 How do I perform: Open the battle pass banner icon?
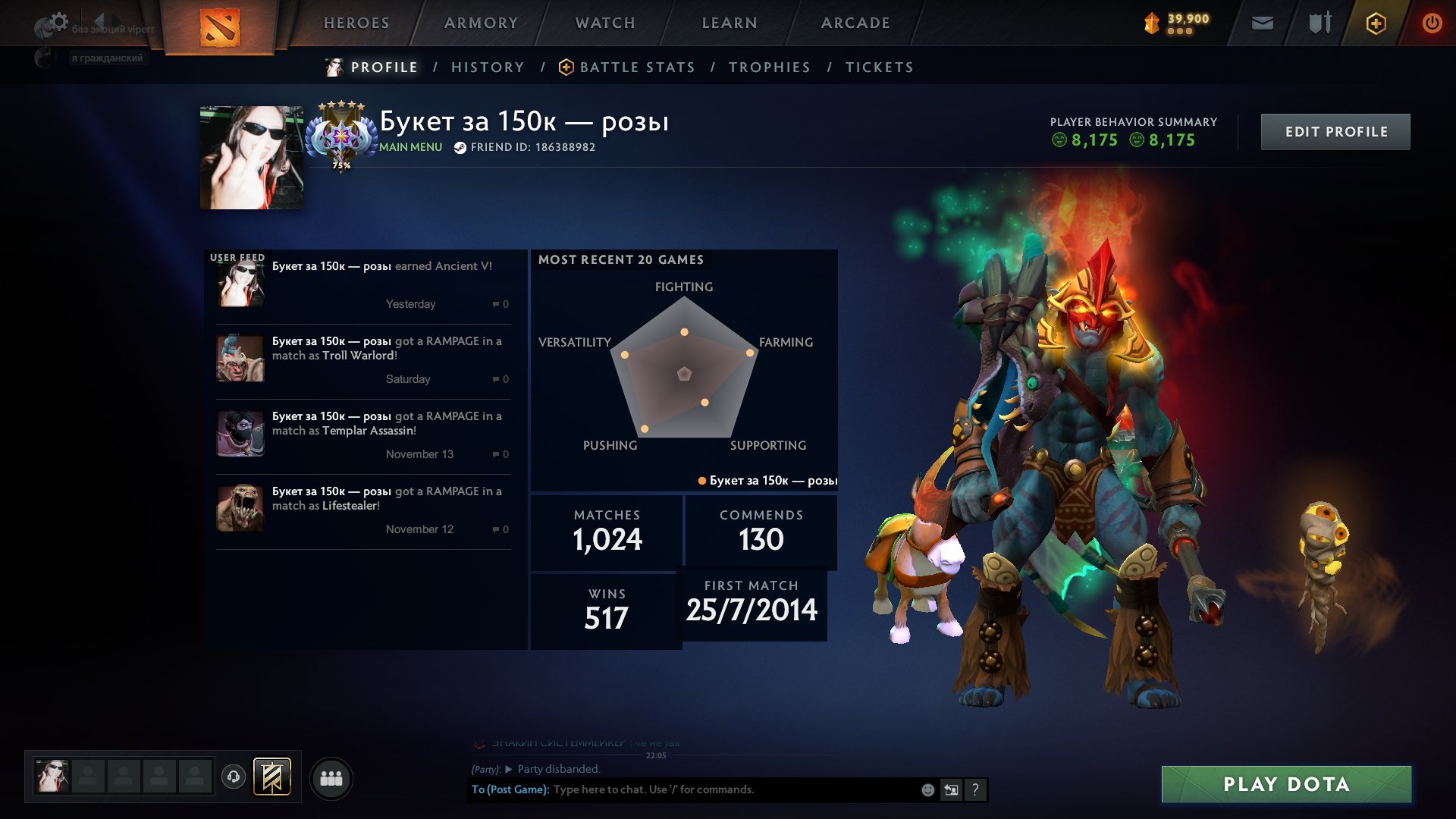[273, 777]
